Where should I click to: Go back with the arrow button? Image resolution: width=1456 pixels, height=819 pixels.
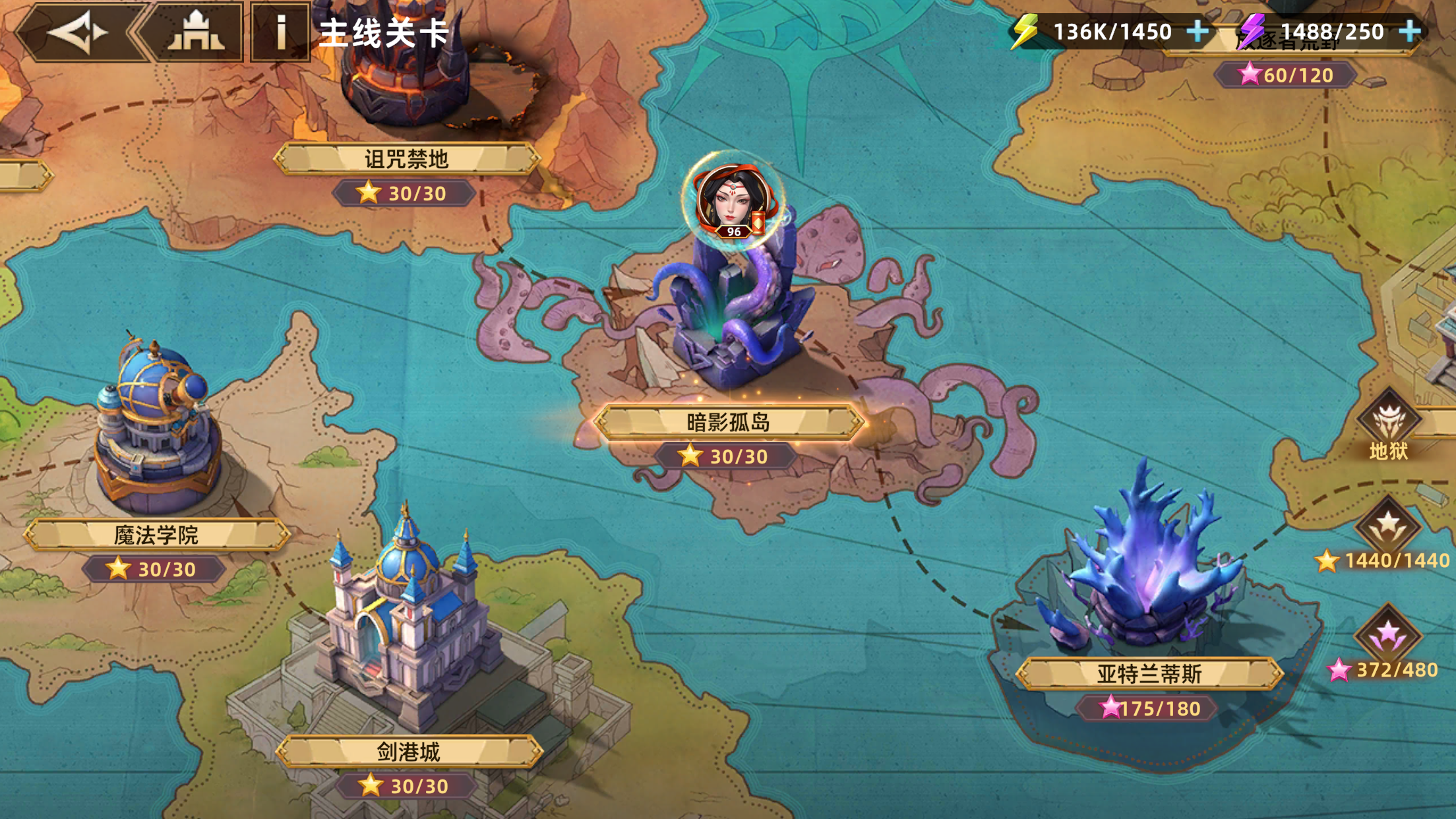tap(78, 32)
